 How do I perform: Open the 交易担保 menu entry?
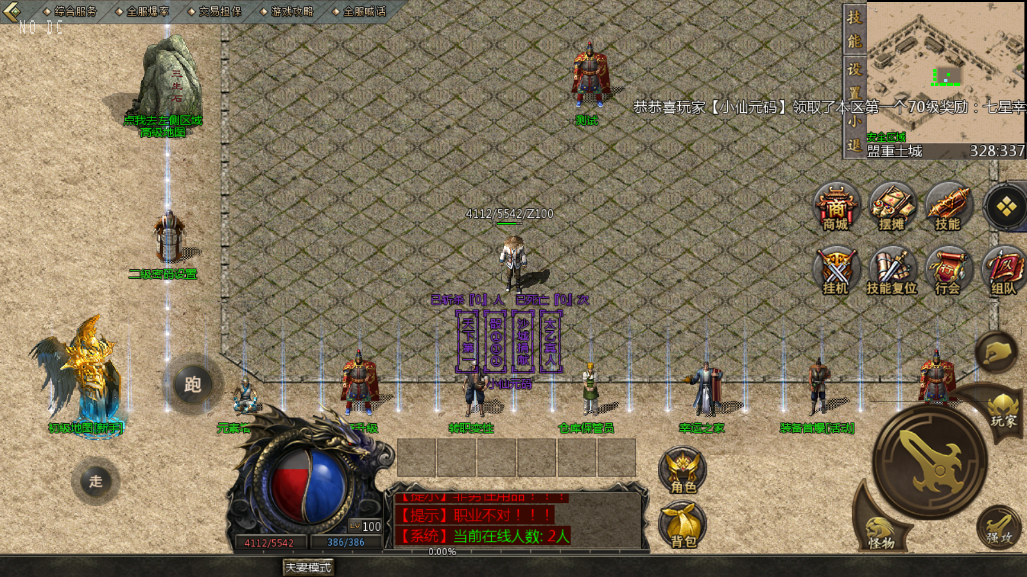point(214,11)
